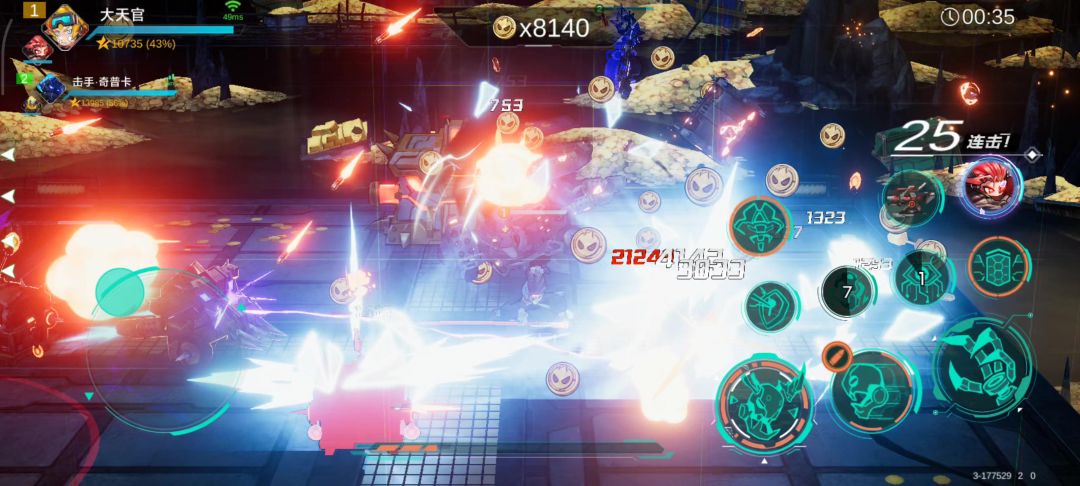Viewport: 1080px width, 486px height.
Task: Use the hexagon turtle shell shield skill
Action: (x=998, y=265)
